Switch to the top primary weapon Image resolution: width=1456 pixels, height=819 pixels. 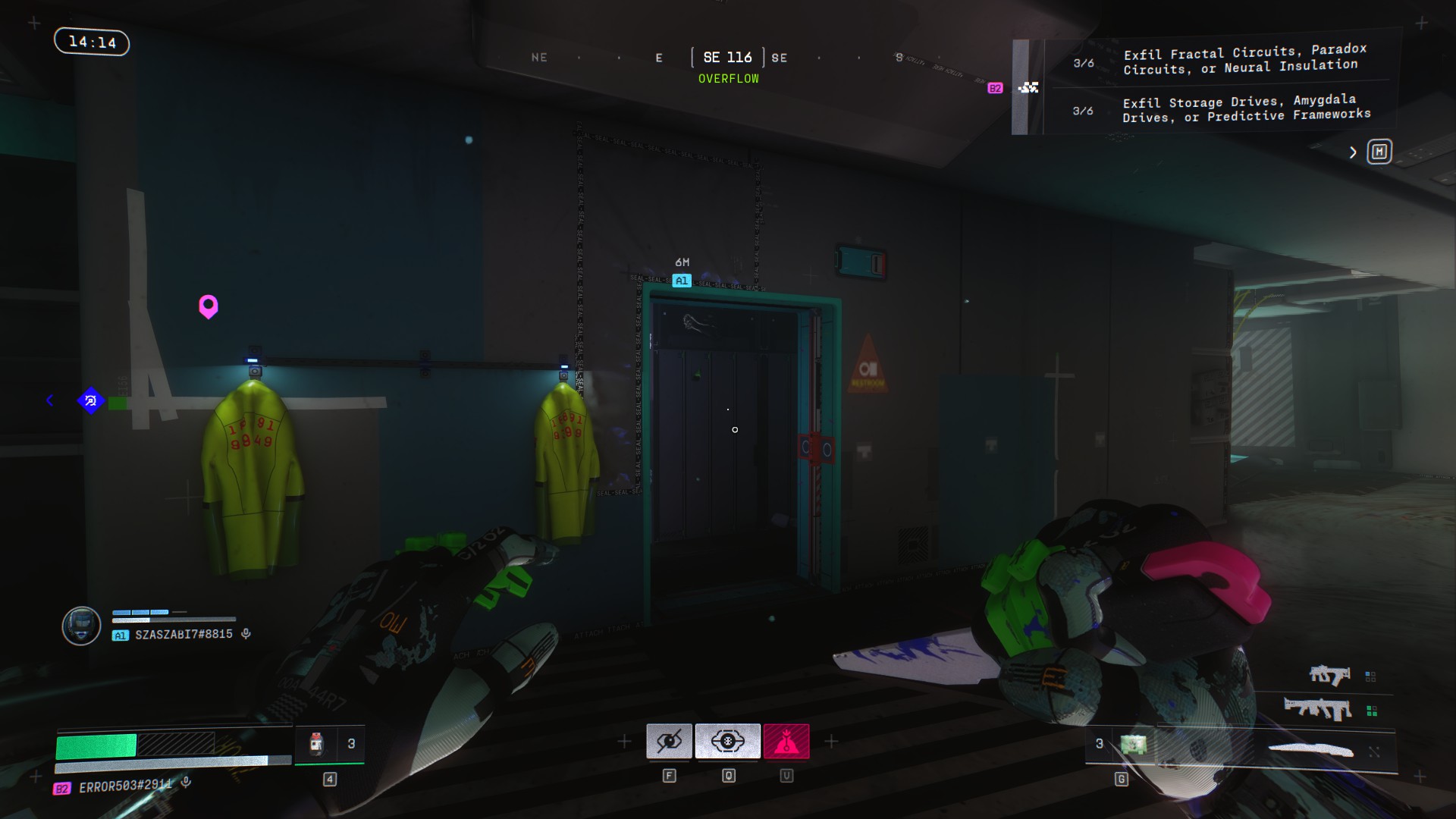click(1329, 674)
